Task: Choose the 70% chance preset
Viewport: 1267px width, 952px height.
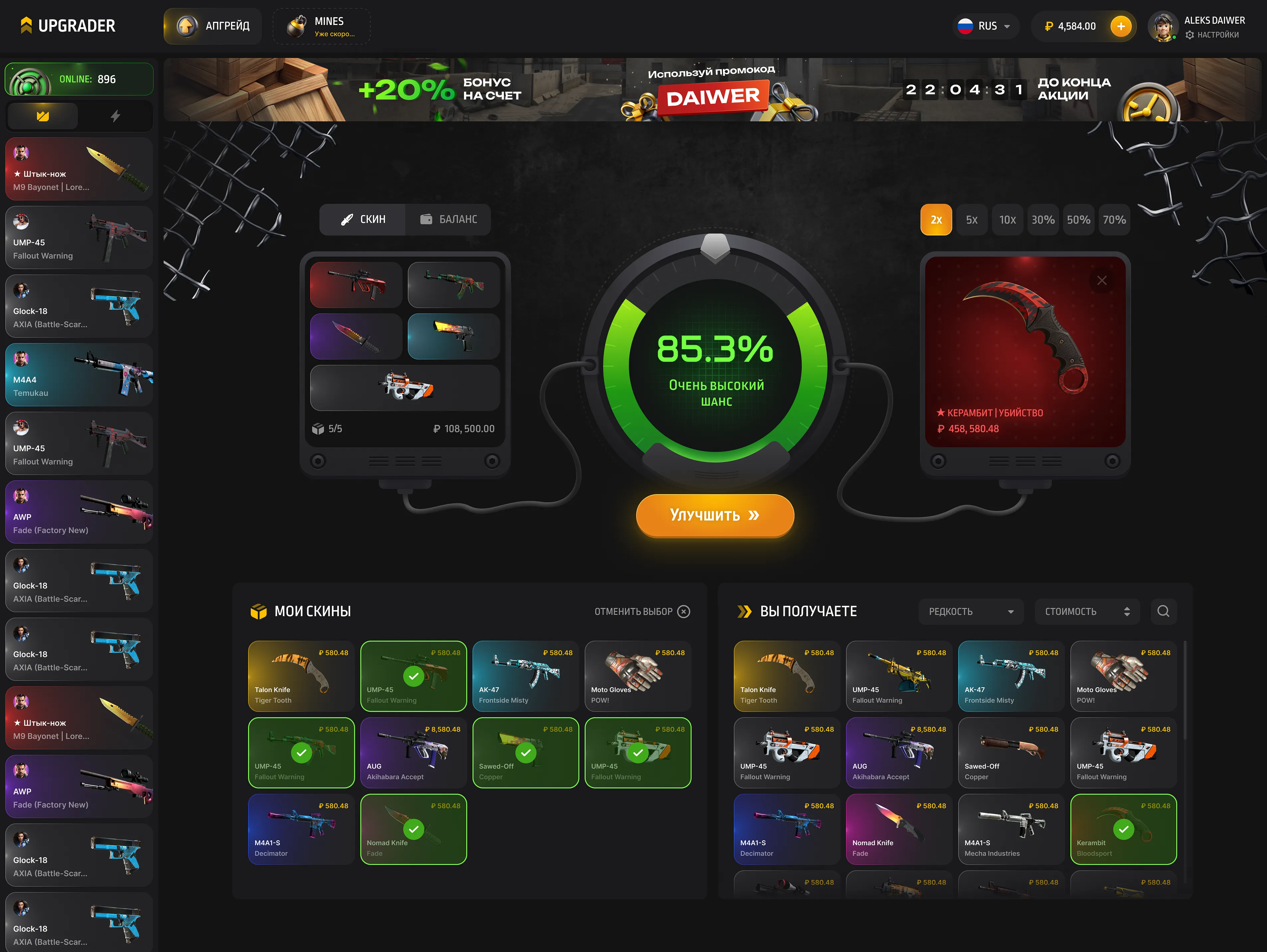Action: coord(1113,220)
